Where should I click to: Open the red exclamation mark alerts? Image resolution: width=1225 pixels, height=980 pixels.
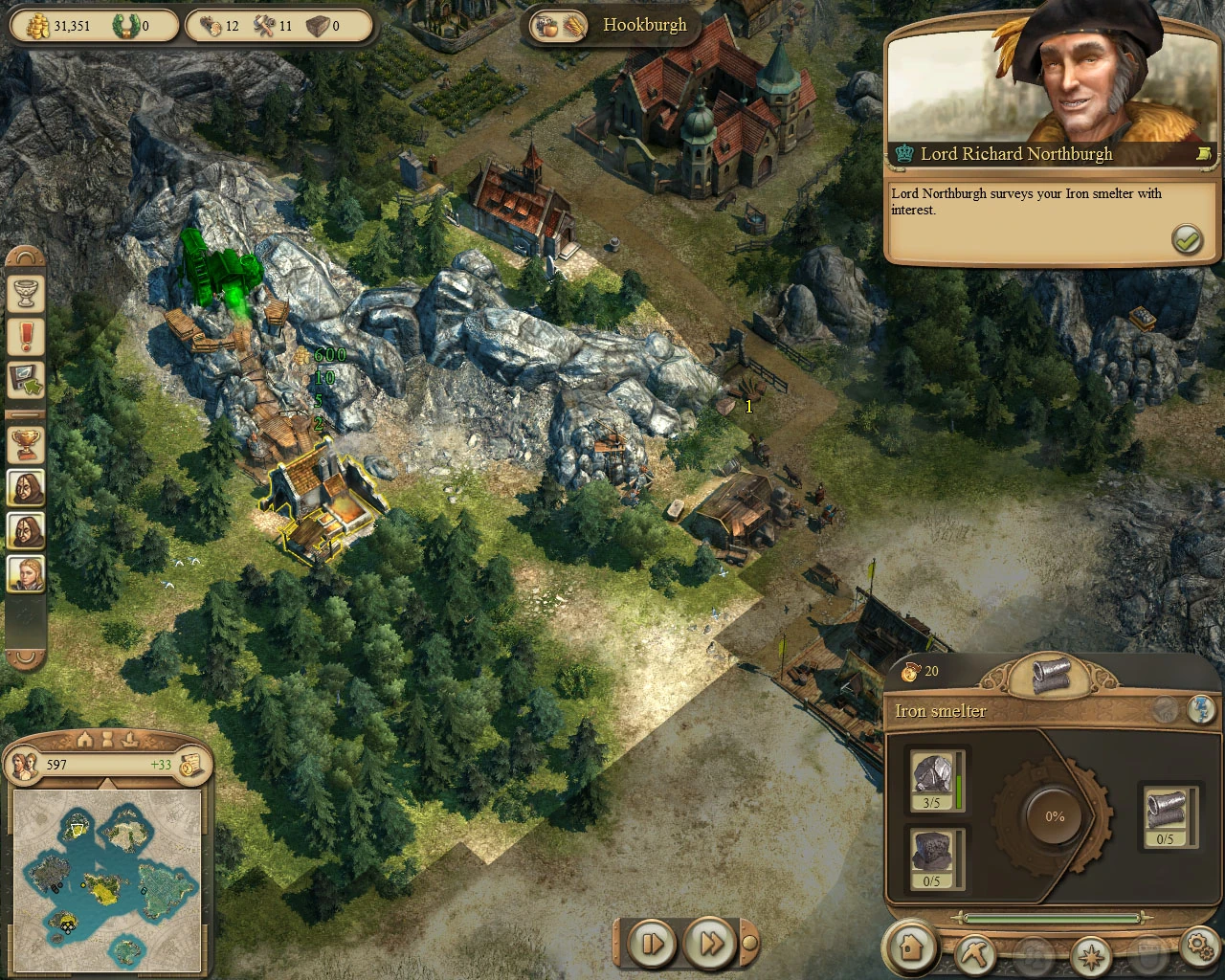tap(26, 336)
